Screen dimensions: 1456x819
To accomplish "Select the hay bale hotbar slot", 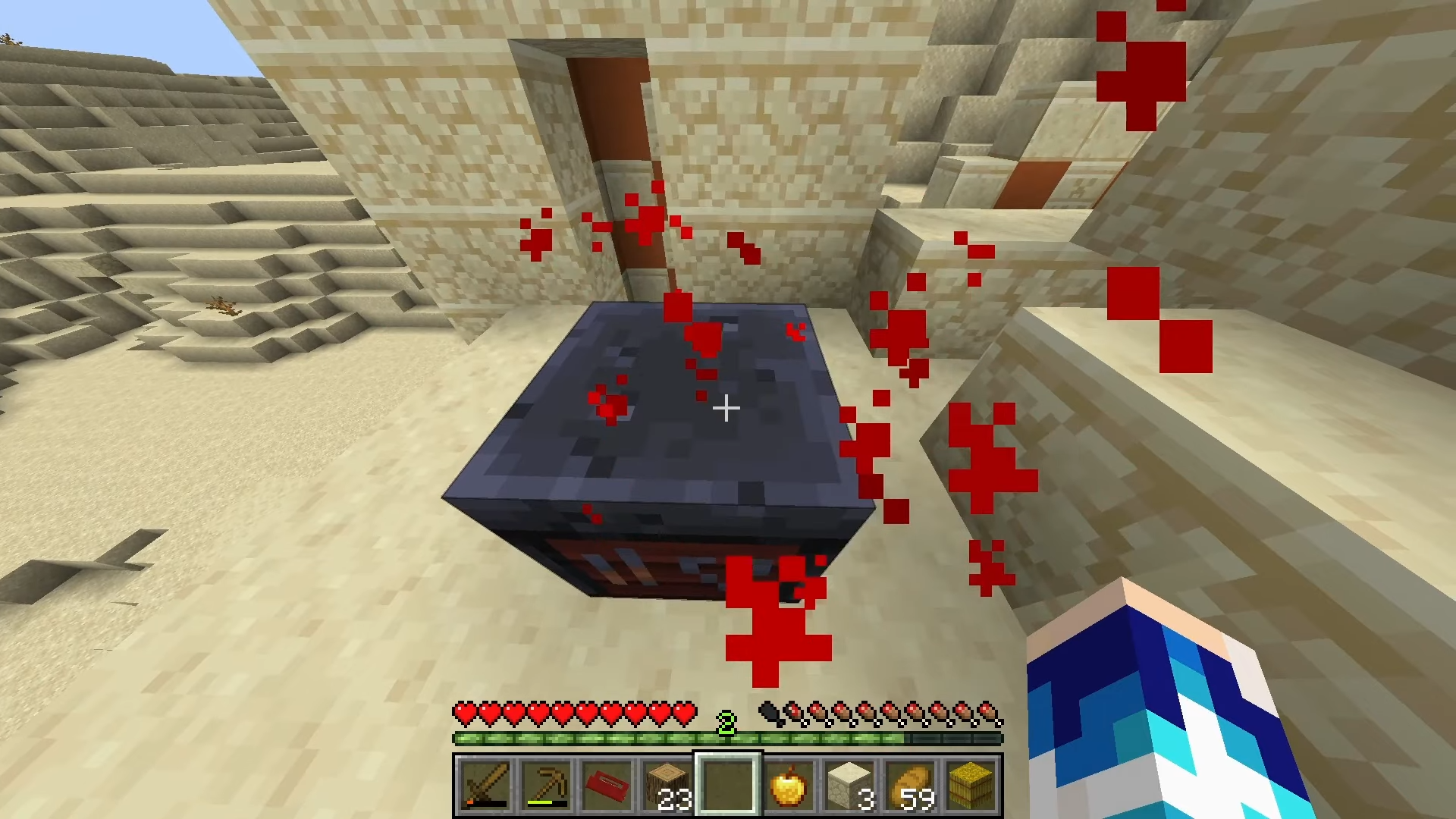I will pyautogui.click(x=971, y=785).
